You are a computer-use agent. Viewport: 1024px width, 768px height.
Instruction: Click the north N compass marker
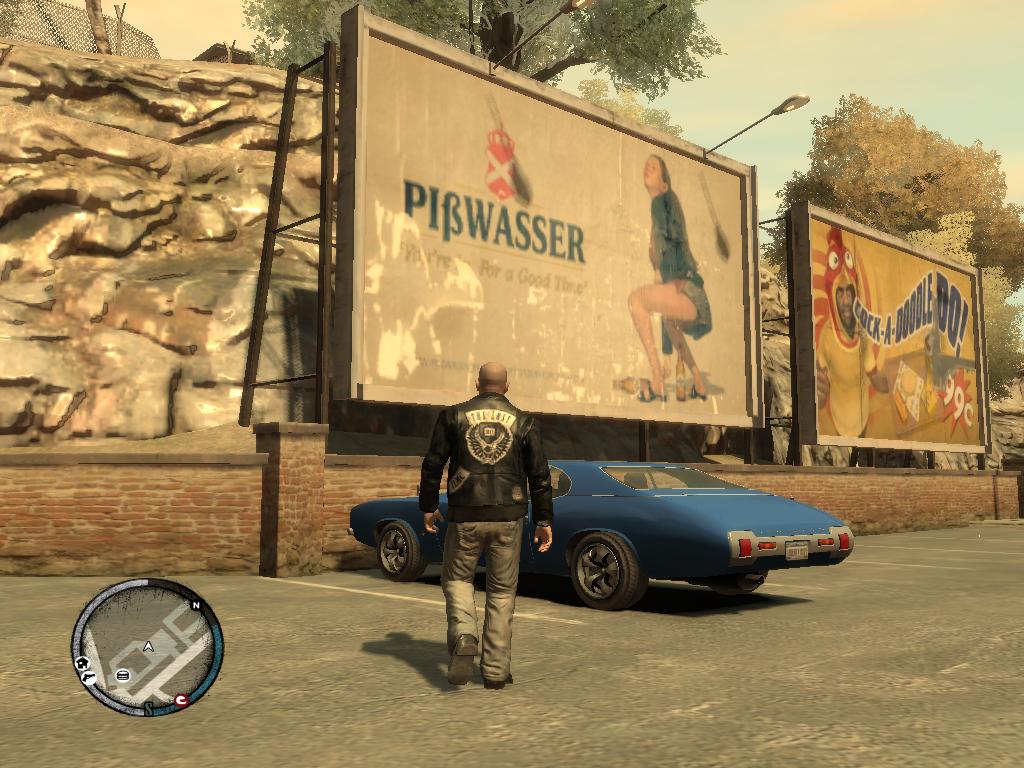pos(196,605)
